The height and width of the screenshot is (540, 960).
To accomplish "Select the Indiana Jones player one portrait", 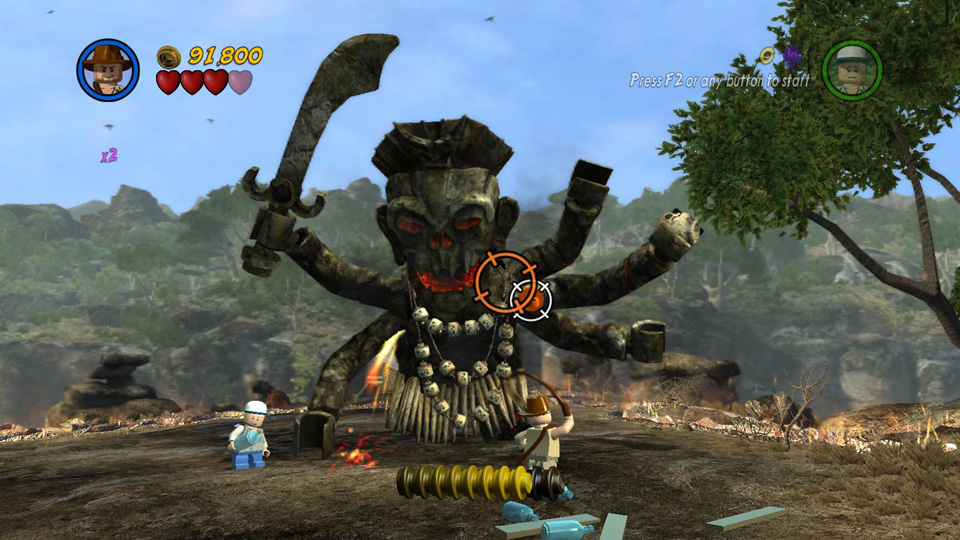I will 108,70.
